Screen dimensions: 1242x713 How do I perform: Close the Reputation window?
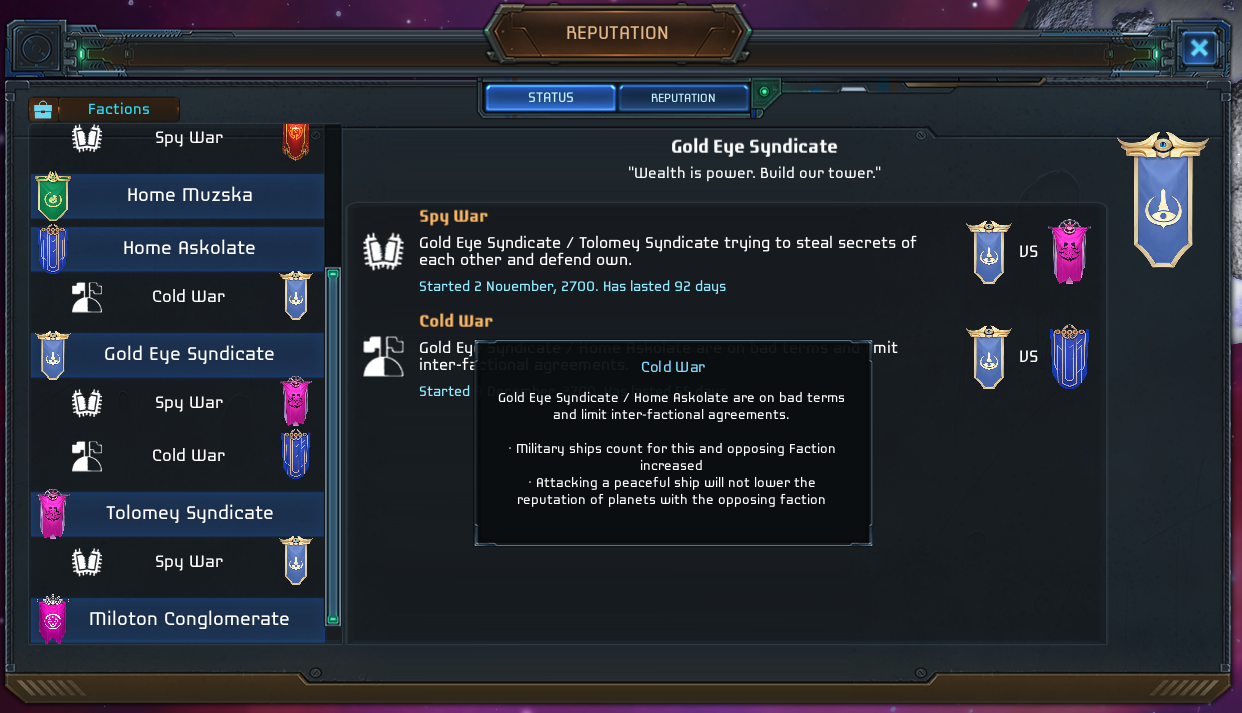(1198, 48)
